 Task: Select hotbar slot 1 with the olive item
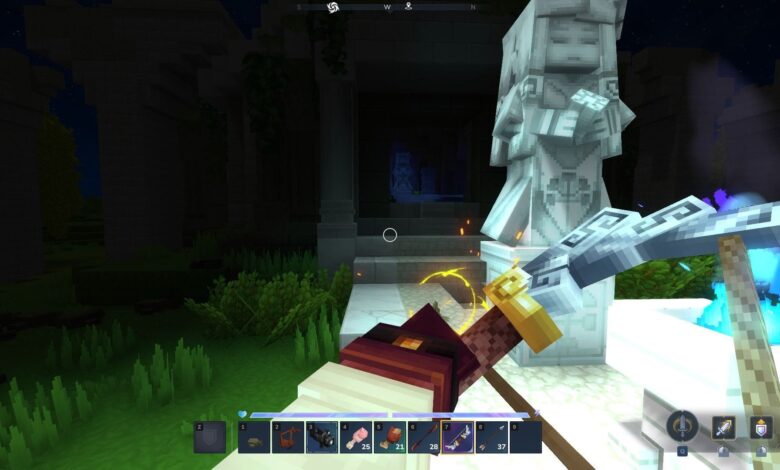coord(254,437)
